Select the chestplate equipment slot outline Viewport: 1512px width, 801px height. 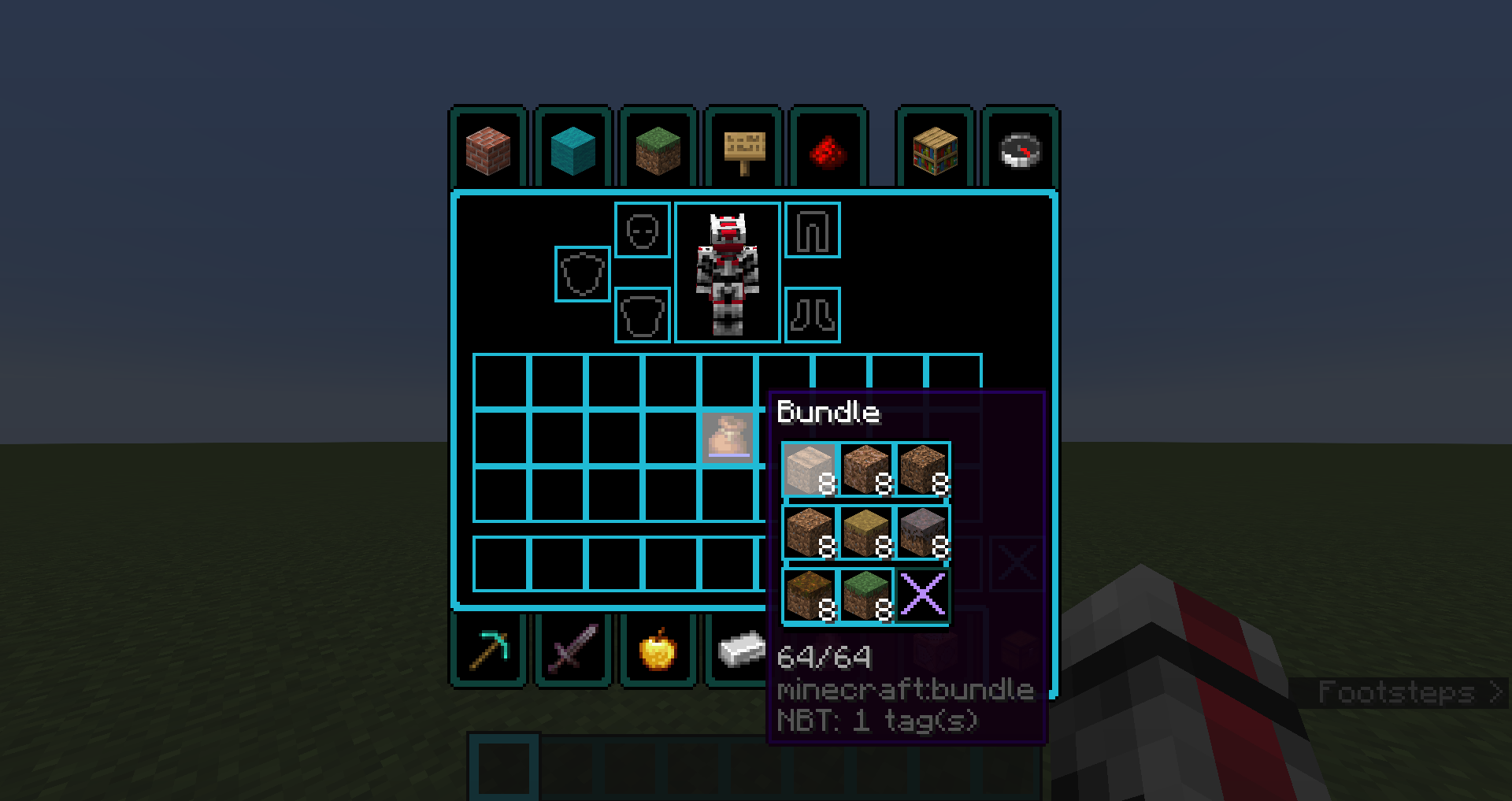coord(642,315)
